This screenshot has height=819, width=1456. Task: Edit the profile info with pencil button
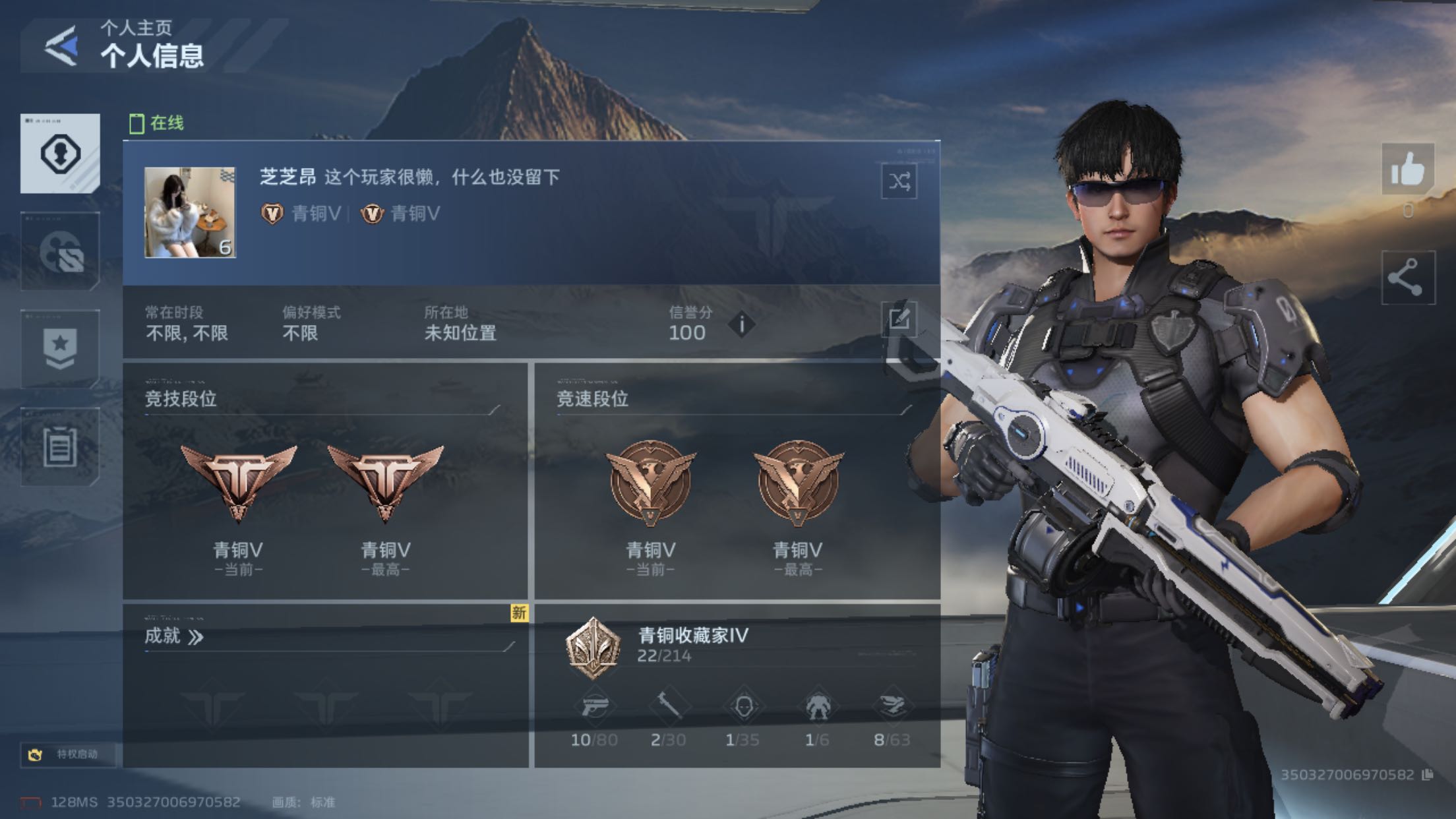(899, 320)
